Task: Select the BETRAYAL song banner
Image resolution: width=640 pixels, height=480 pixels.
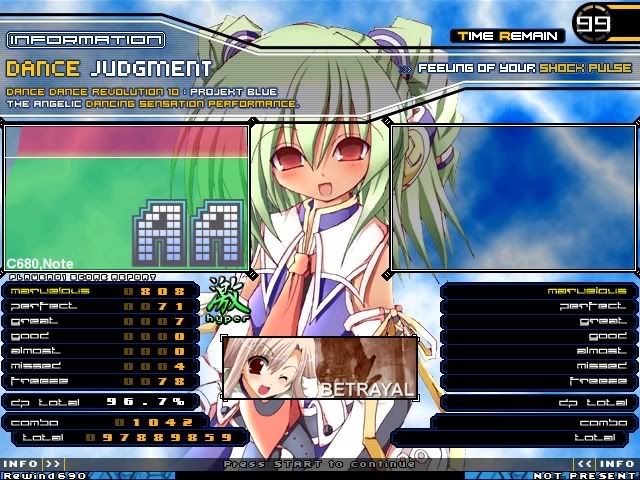Action: click(319, 367)
